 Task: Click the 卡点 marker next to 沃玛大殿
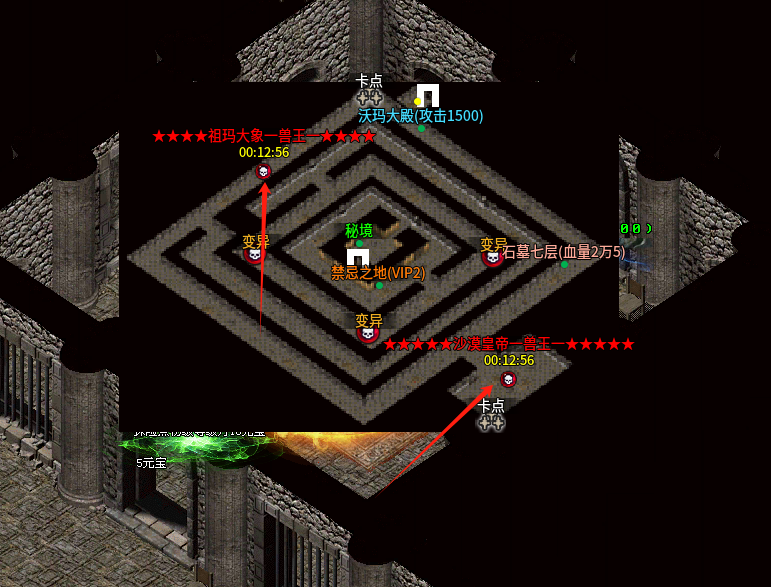[x=369, y=99]
